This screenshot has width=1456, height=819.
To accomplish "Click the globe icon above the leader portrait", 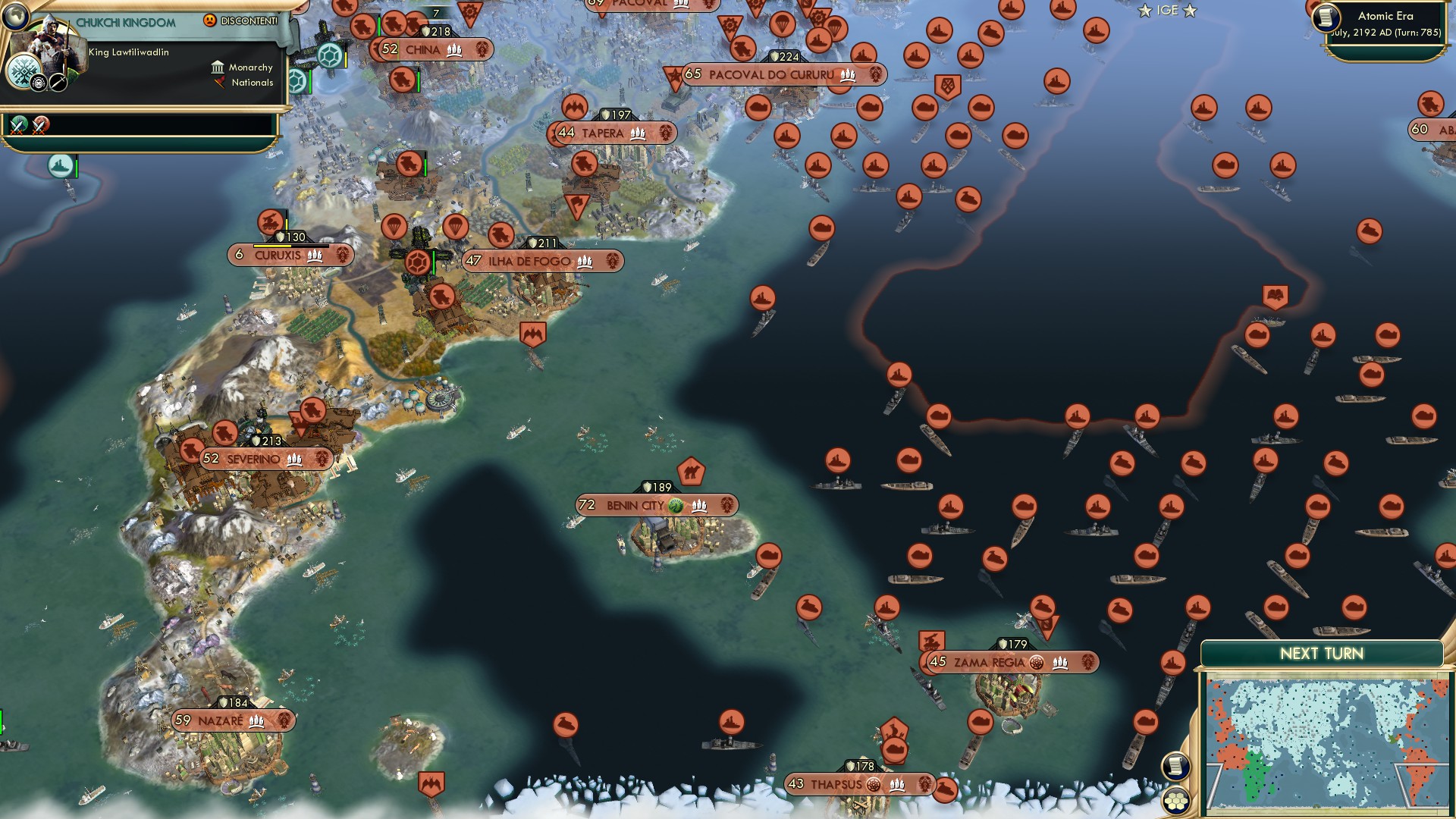I will coord(14,14).
